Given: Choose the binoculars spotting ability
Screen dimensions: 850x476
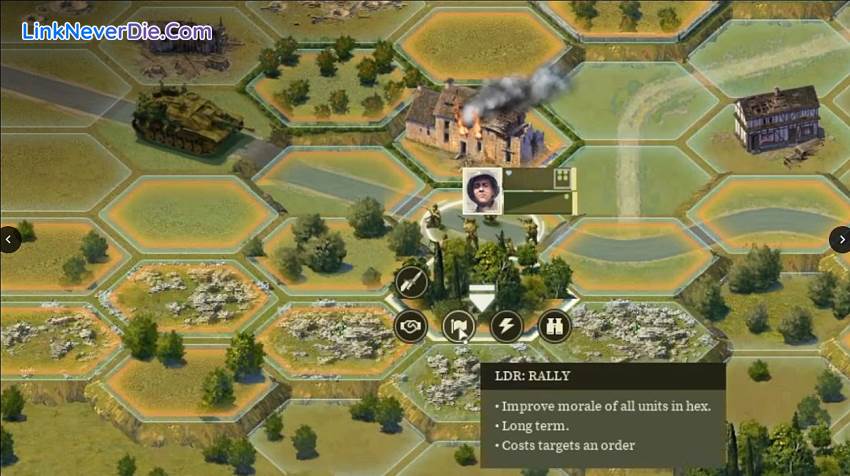Looking at the screenshot, I should [554, 326].
